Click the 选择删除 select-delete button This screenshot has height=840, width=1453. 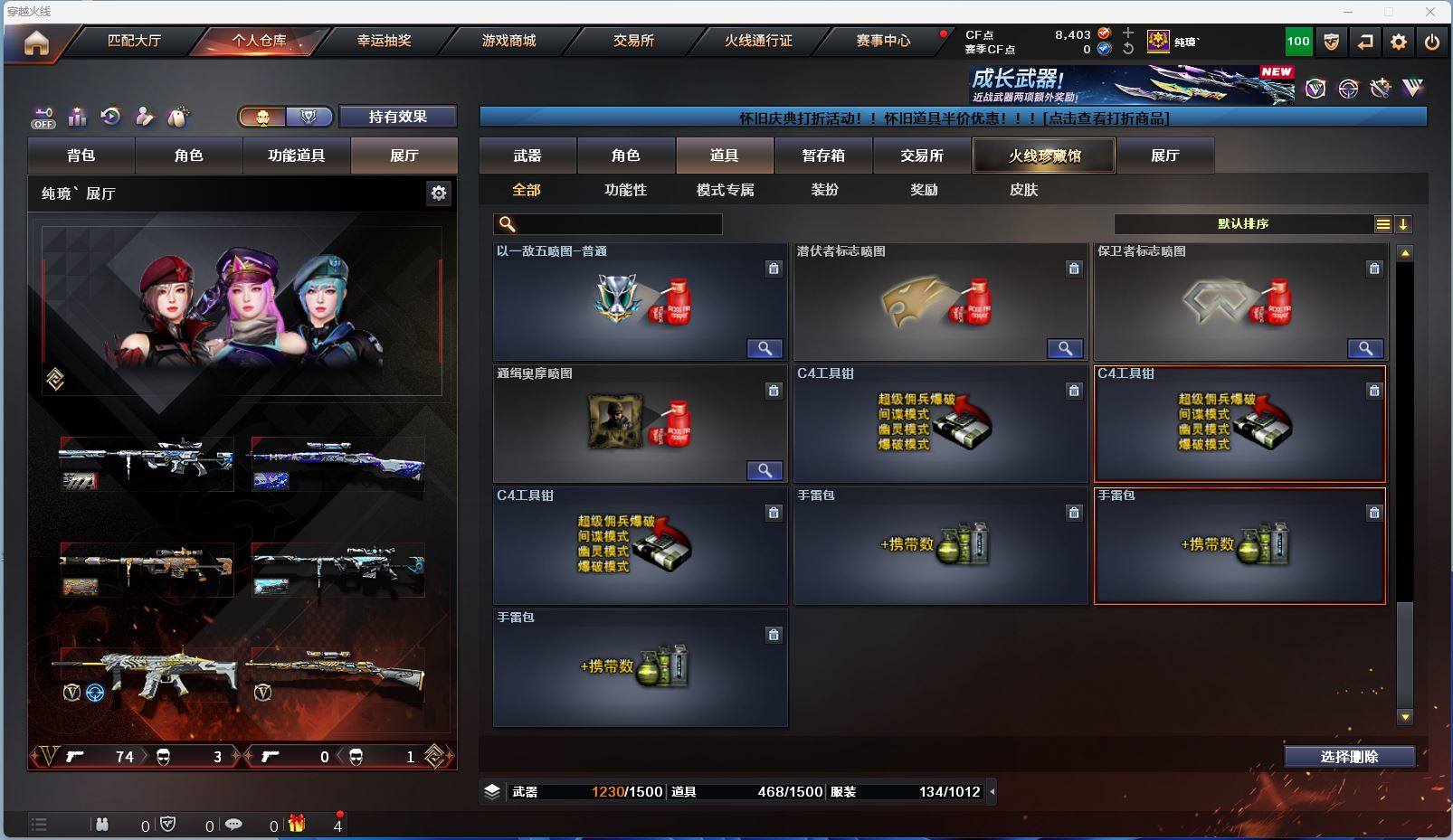(x=1349, y=757)
